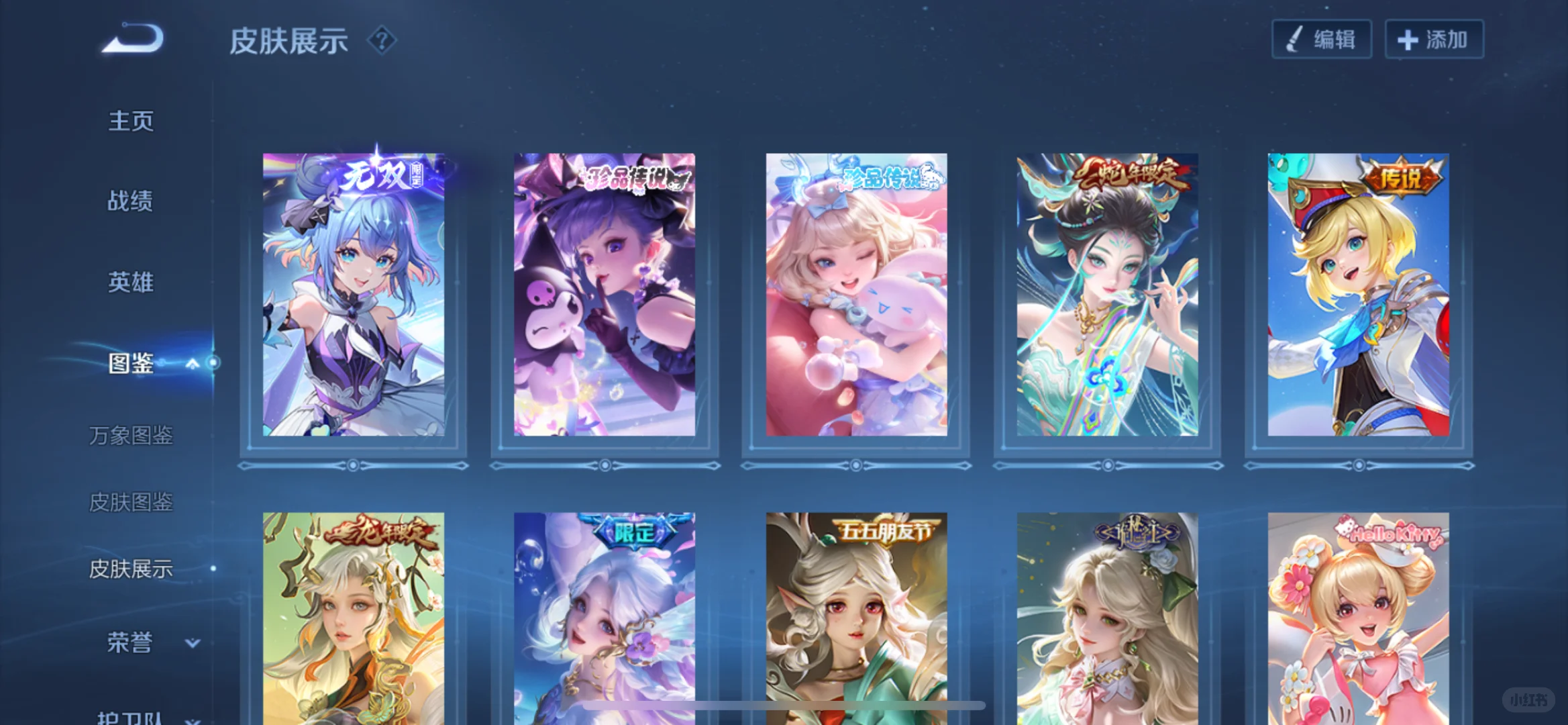Select 英雄 in the sidebar
Screen dimensions: 1568x725
point(131,282)
